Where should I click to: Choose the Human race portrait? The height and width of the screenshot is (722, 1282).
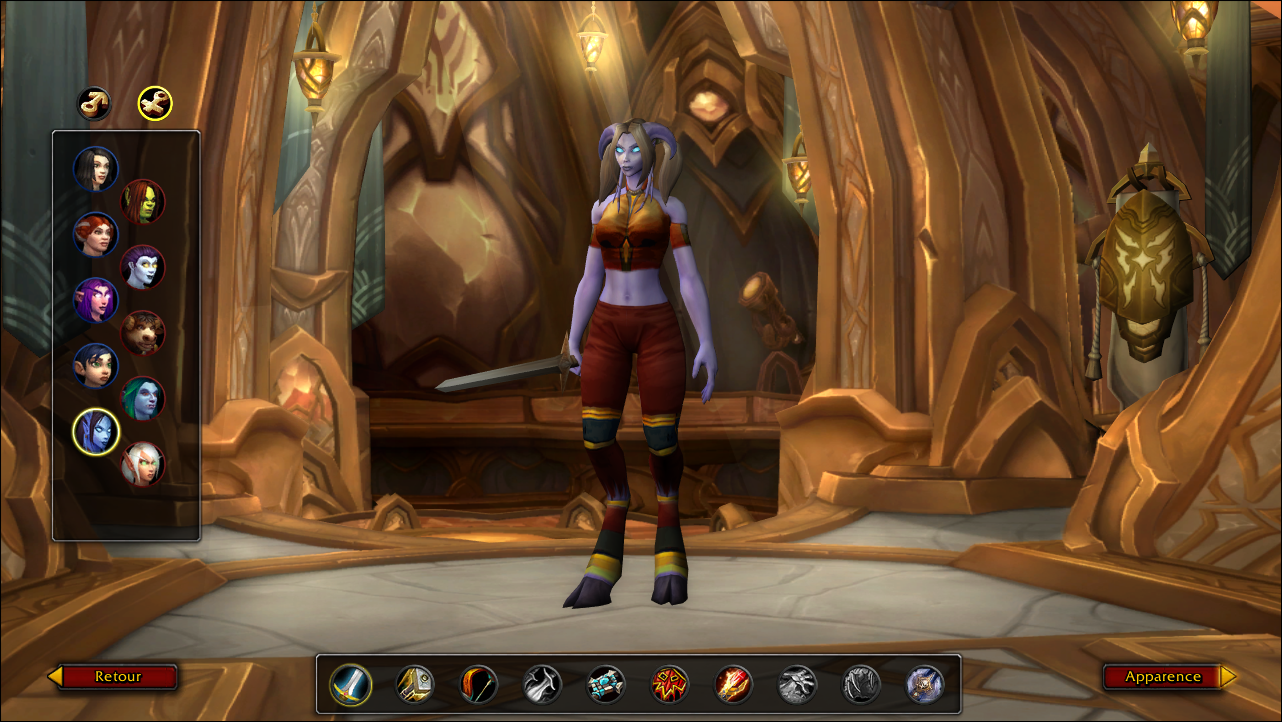click(x=96, y=169)
